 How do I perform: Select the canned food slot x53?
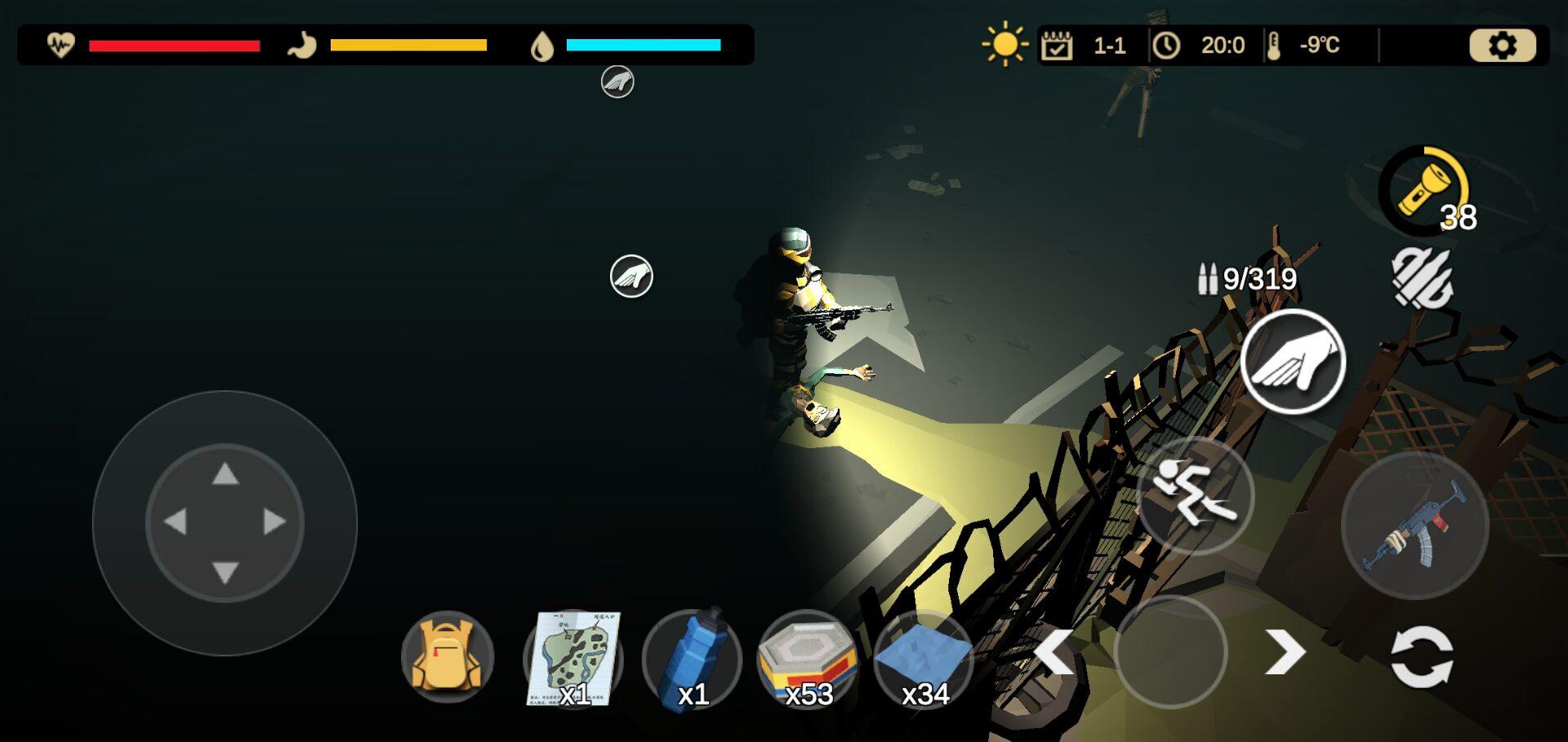point(807,658)
